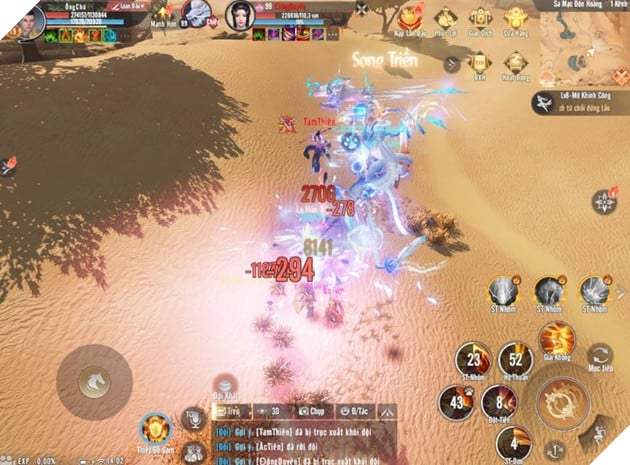Take a screenshot with the Chụp button
The image size is (630, 465).
tap(313, 410)
